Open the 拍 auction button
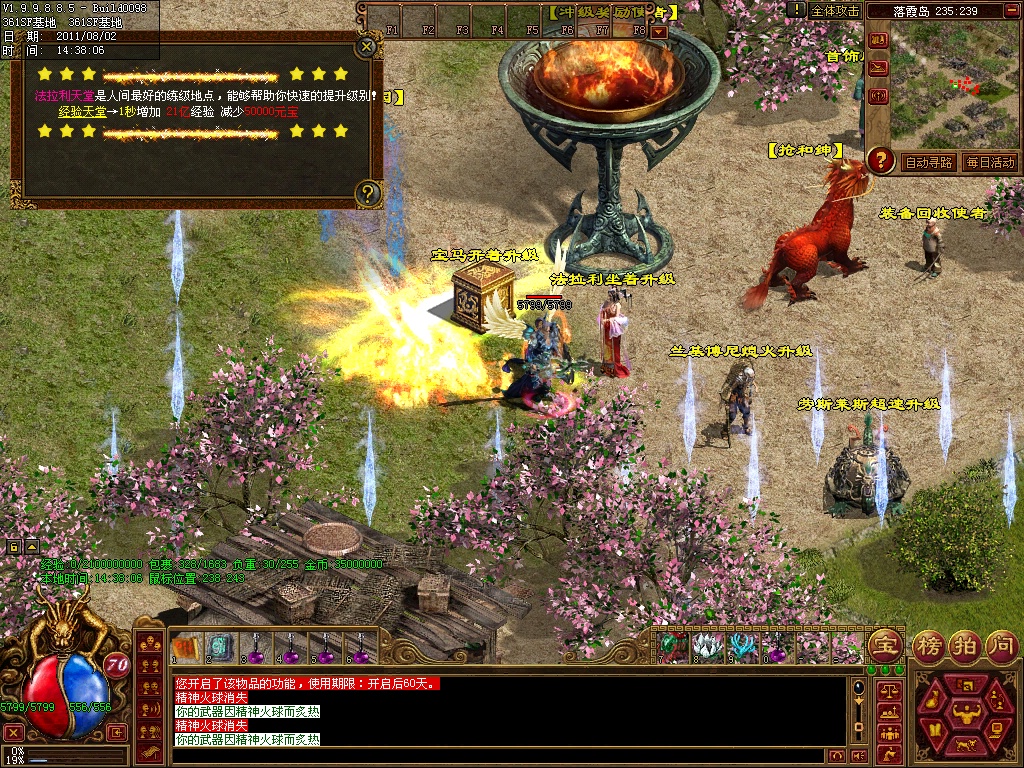1024x768 pixels. pos(965,645)
